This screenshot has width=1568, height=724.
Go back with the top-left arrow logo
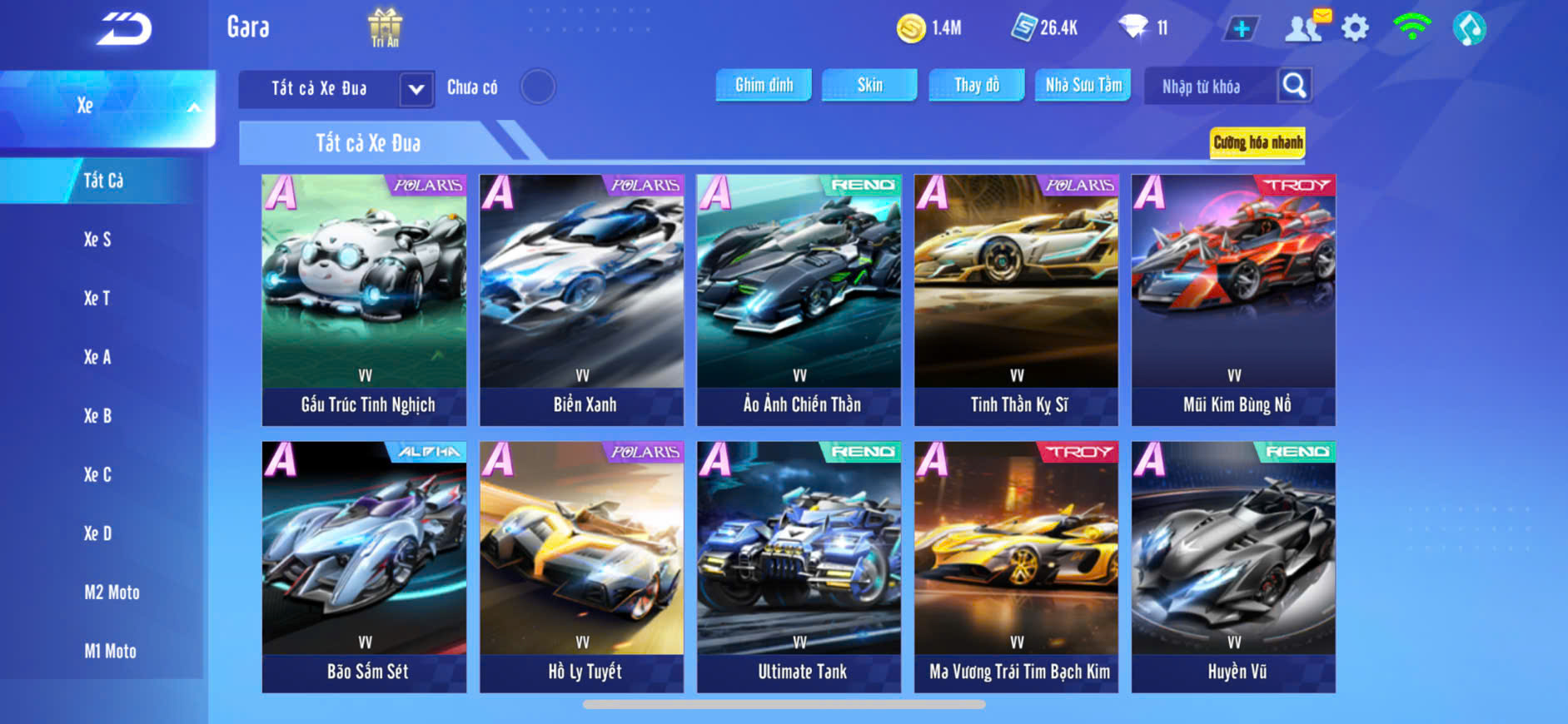pyautogui.click(x=124, y=29)
